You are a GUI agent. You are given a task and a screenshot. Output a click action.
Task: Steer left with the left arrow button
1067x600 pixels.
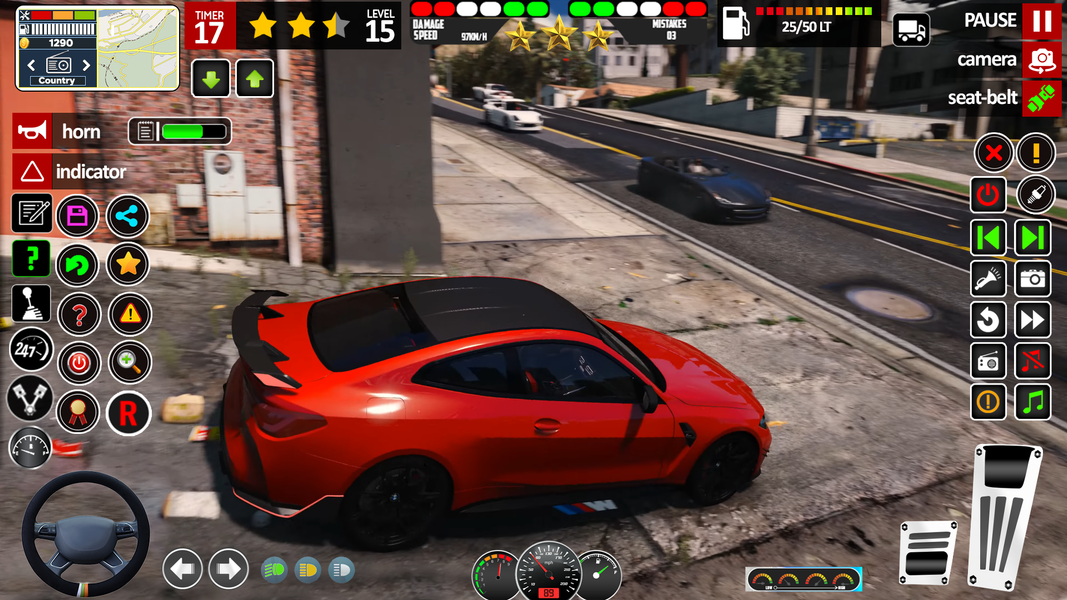(x=183, y=569)
